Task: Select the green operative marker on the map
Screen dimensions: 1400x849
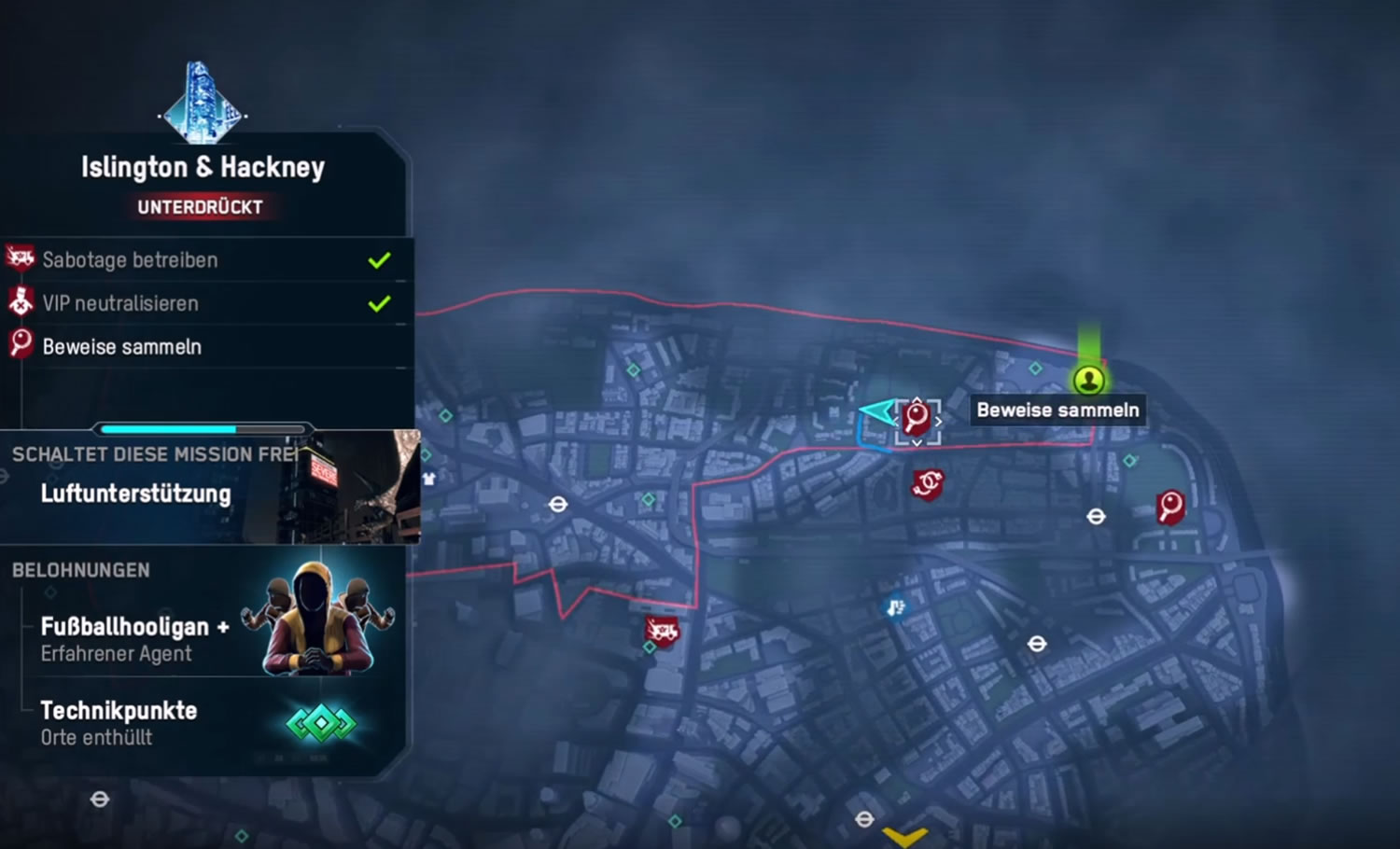Action: click(x=1088, y=380)
